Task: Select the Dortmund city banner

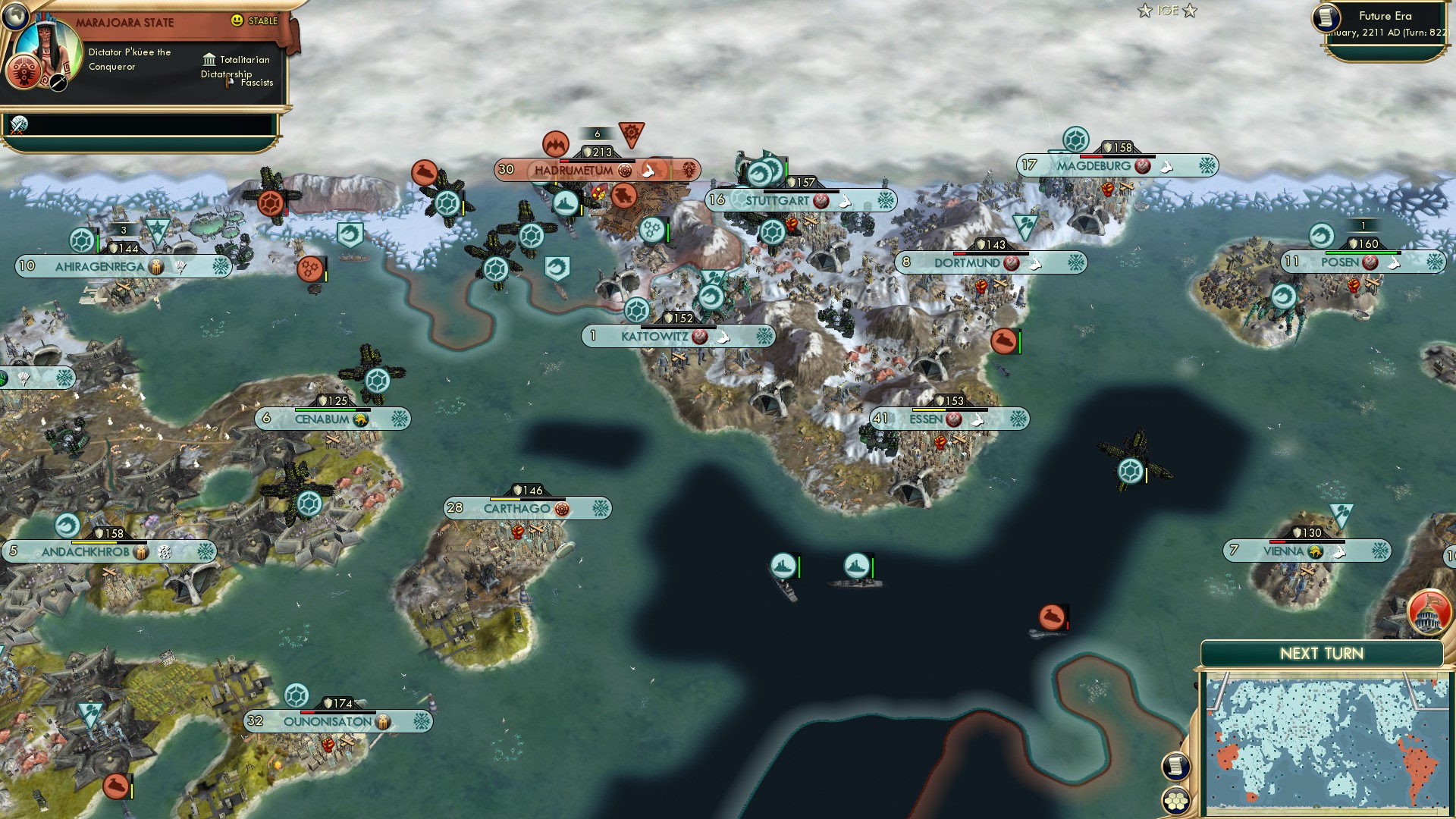Action: pos(967,263)
